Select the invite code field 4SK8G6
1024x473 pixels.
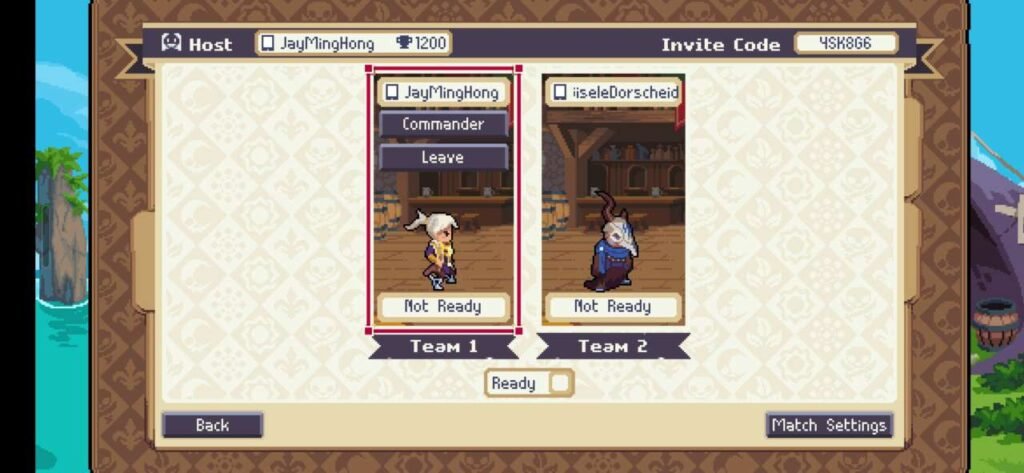tap(846, 44)
